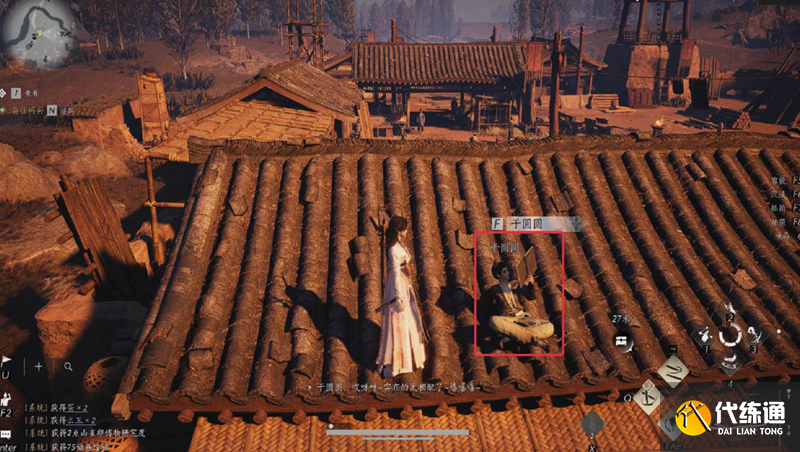The height and width of the screenshot is (452, 800).
Task: Select quick-wheel slot 3
Action: [x=755, y=336]
